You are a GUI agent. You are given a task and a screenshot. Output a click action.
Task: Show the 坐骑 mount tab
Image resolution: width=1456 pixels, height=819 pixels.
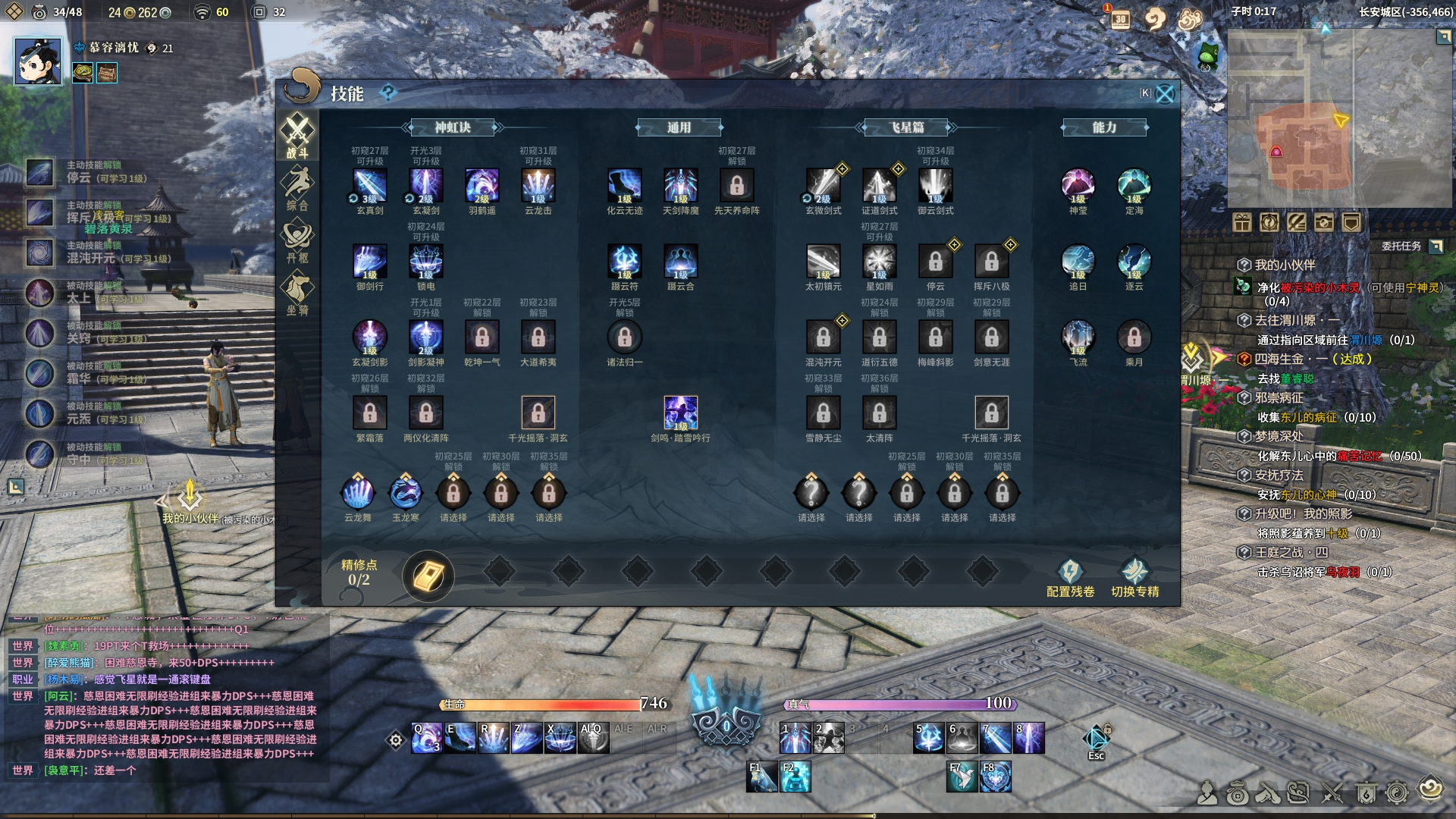297,293
